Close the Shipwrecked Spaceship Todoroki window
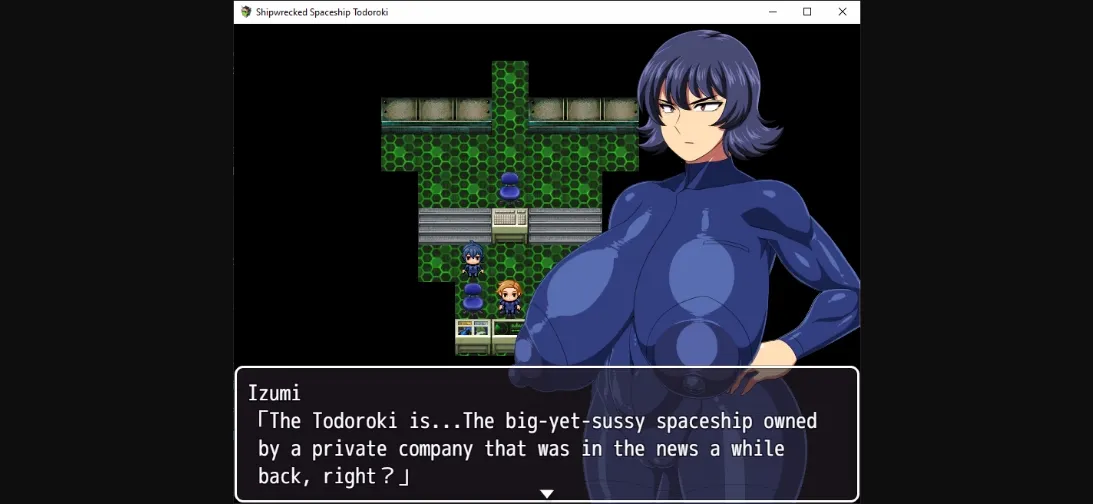The height and width of the screenshot is (504, 1093). coord(842,12)
